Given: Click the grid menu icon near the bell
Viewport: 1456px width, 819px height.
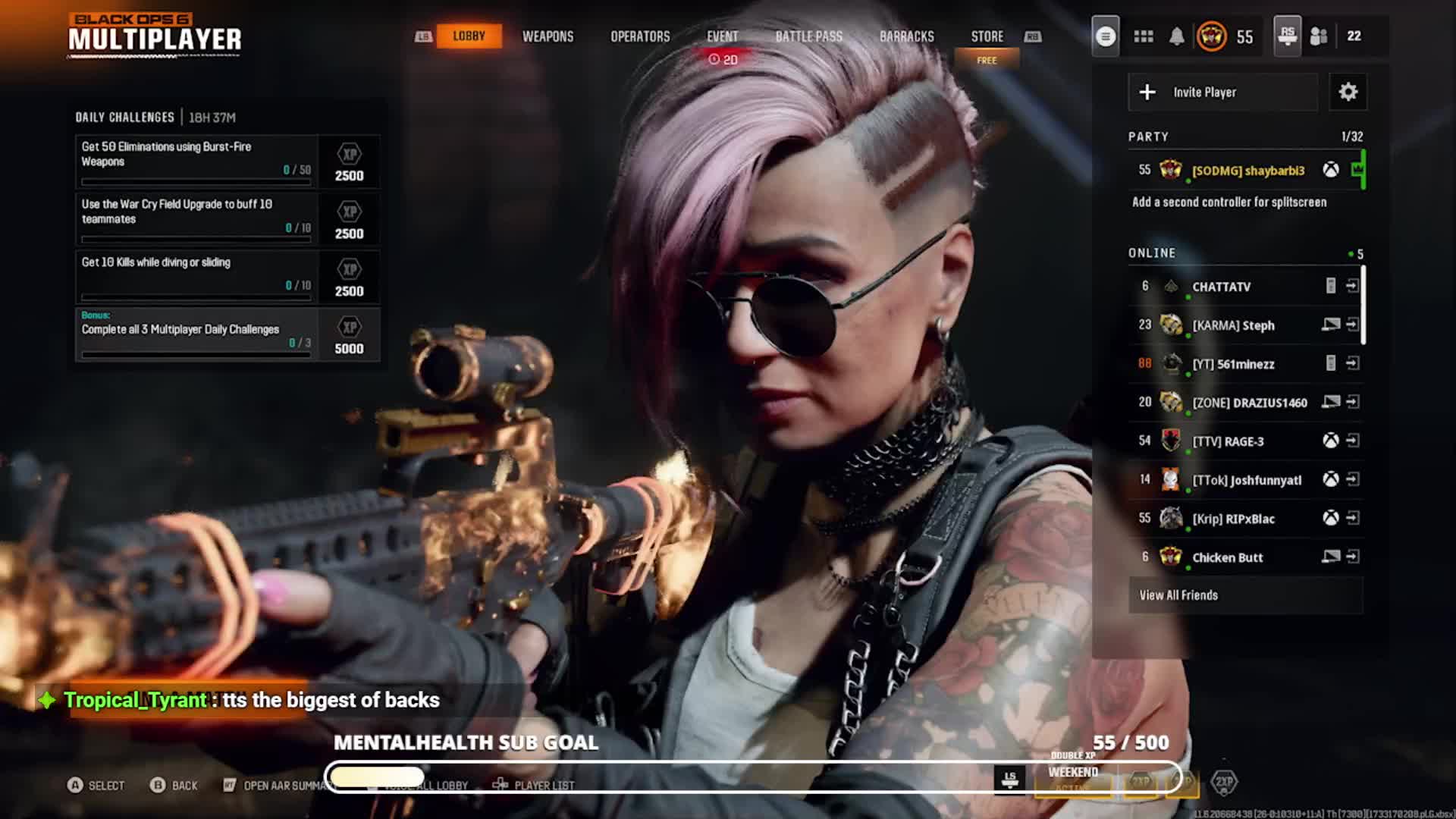Looking at the screenshot, I should click(1144, 36).
